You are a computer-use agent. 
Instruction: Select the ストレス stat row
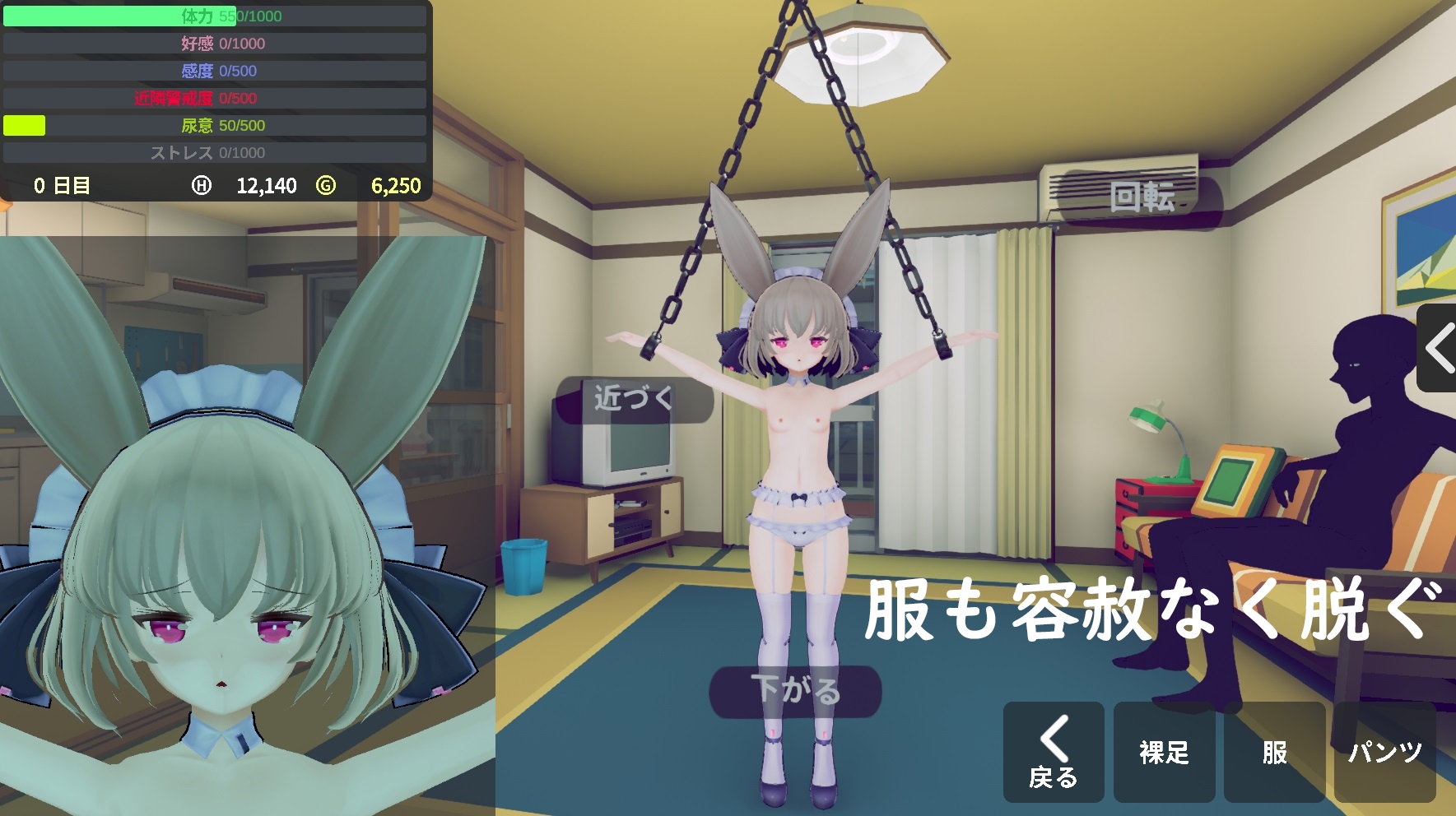(x=214, y=153)
